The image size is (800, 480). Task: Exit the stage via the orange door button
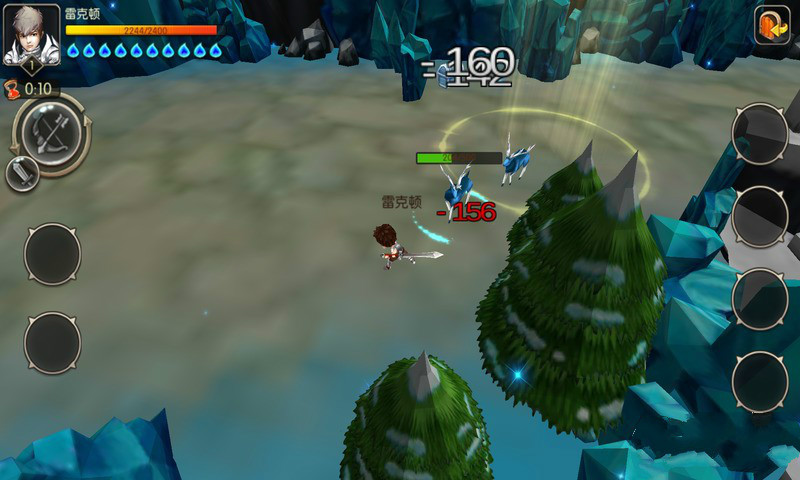point(771,25)
